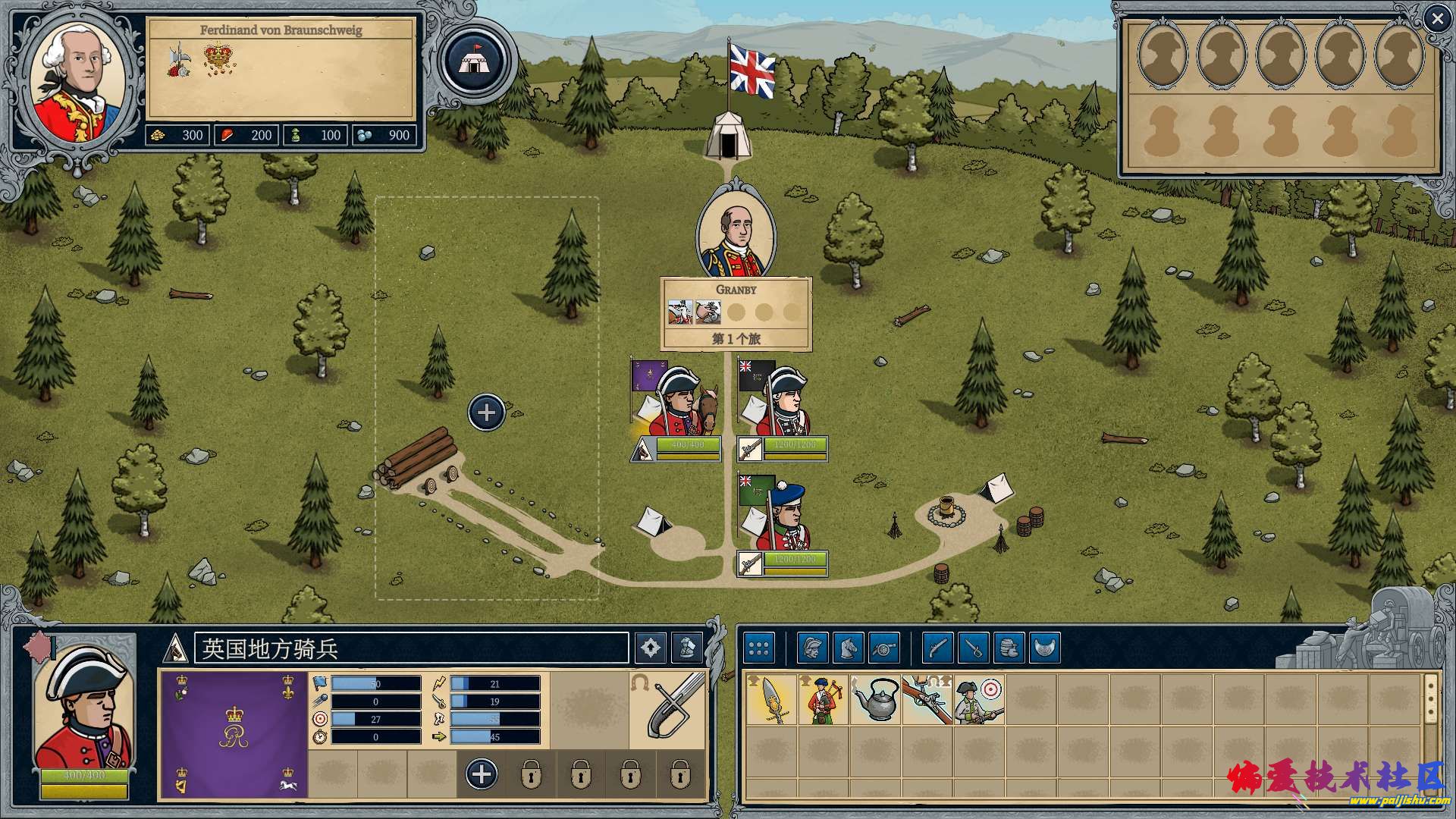
Task: Filter inventory by infantry helmet icon
Action: (x=812, y=648)
